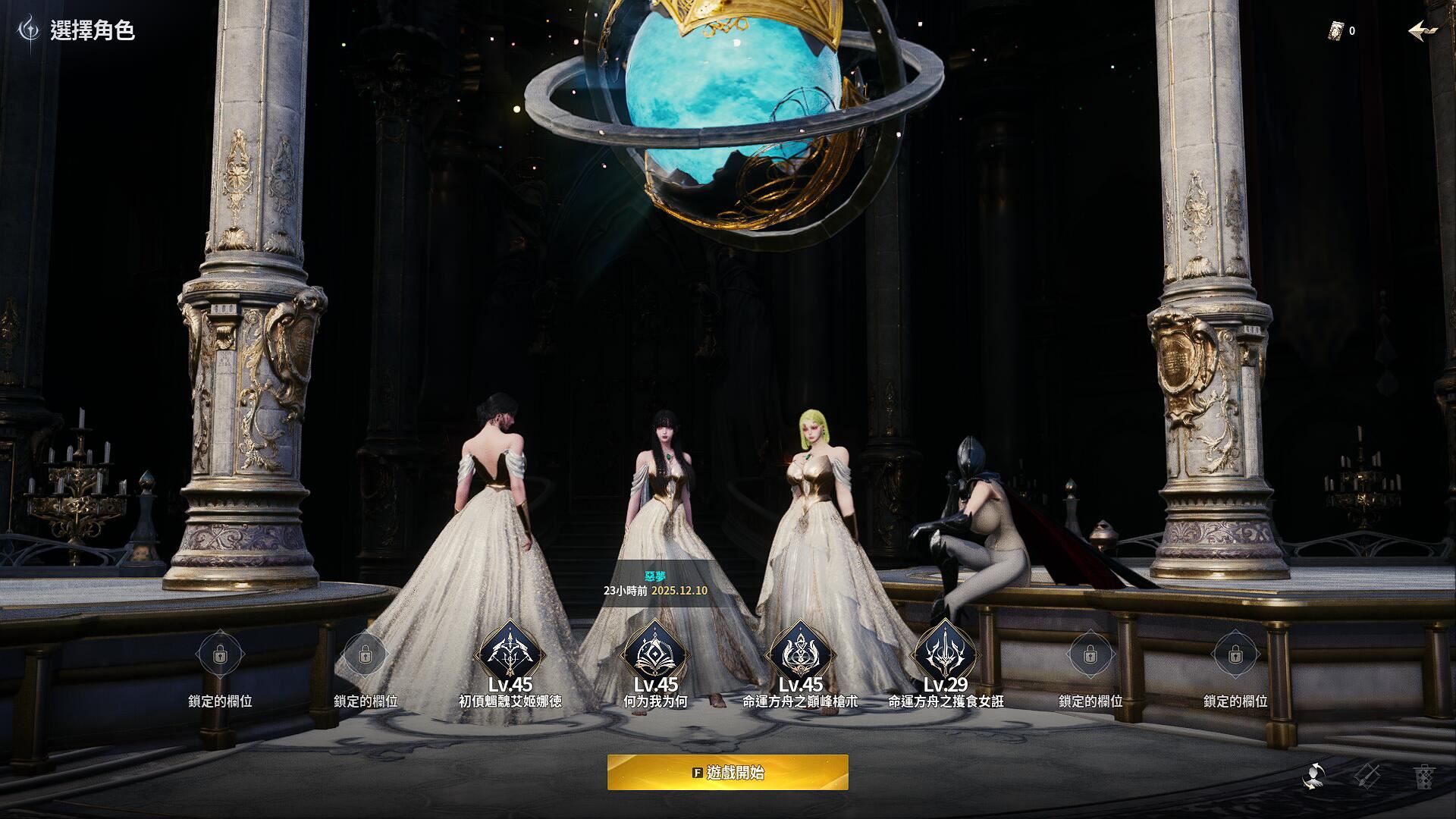Delete character using the trash can icon
This screenshot has width=1456, height=819.
point(1423,776)
